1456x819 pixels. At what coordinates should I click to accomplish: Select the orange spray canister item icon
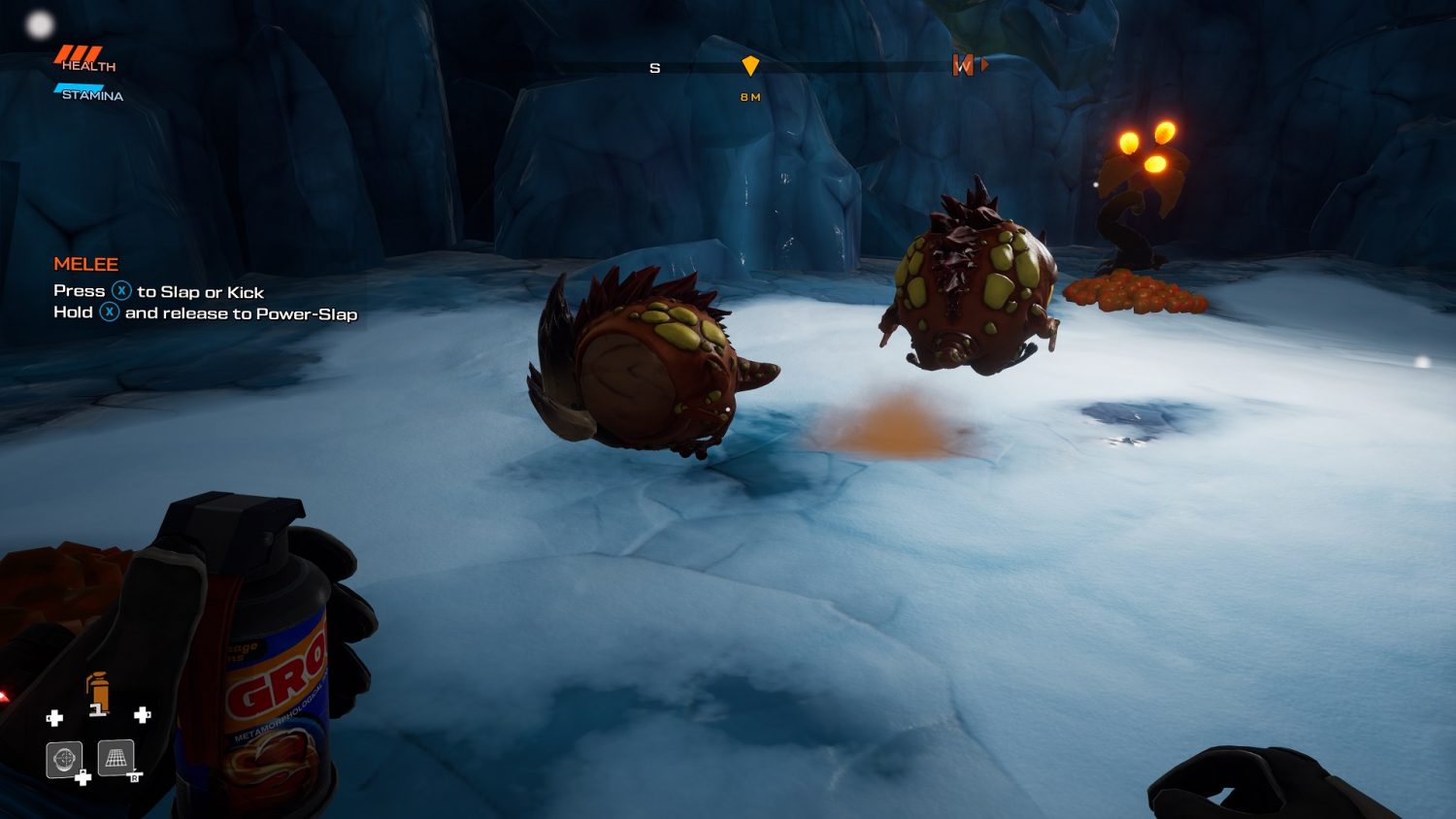(x=97, y=693)
